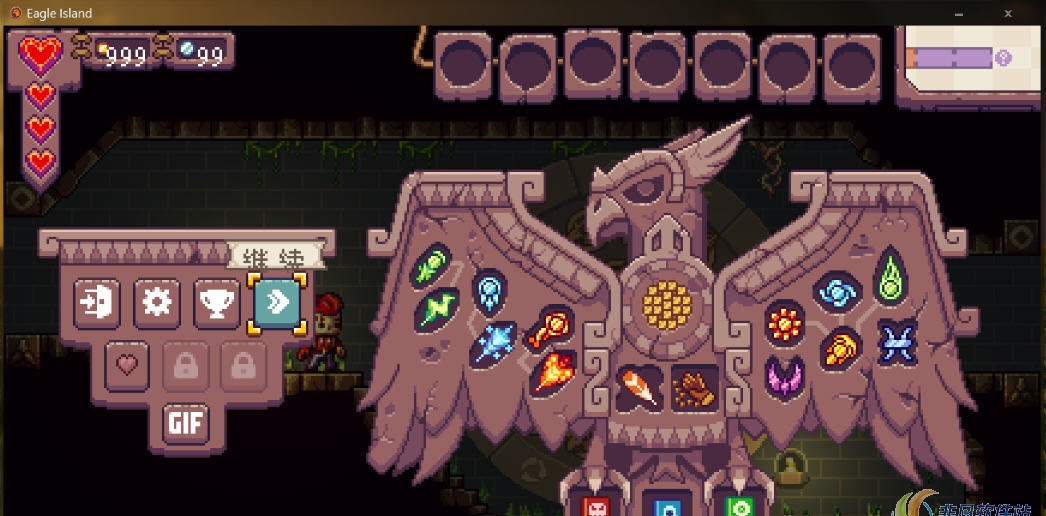This screenshot has height=516, width=1046.
Task: Select the exit door button
Action: [97, 301]
